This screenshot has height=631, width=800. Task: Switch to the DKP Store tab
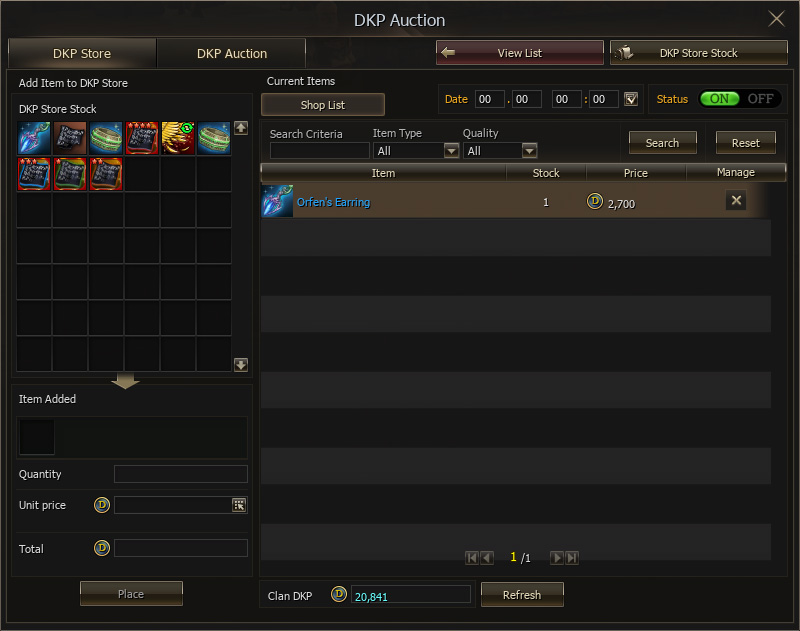[82, 53]
